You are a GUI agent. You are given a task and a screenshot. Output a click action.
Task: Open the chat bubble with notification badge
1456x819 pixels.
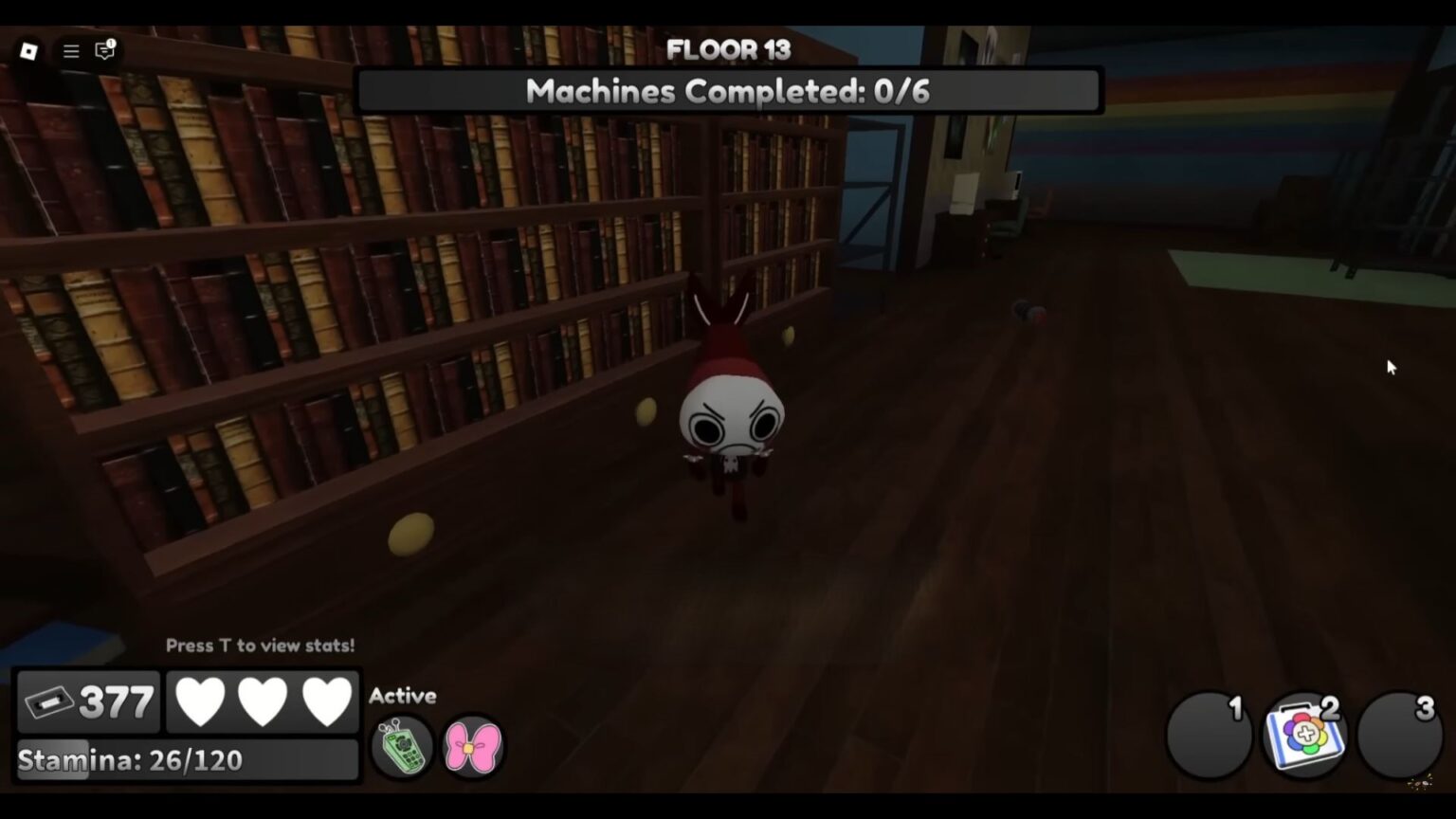[104, 51]
